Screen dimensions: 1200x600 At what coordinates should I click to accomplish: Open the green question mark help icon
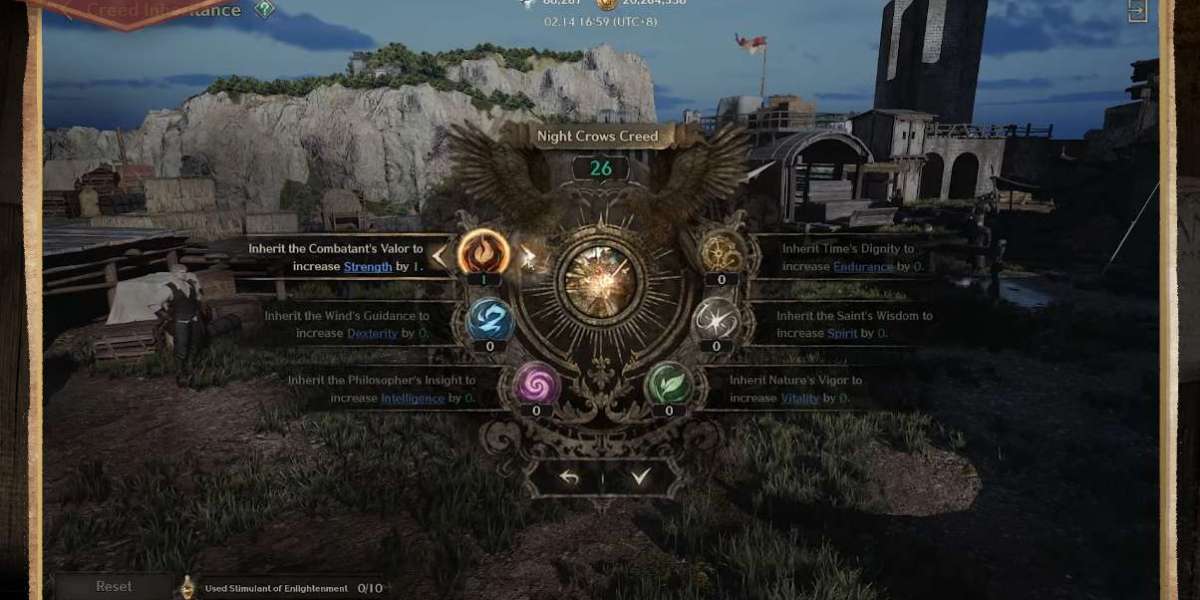[263, 10]
